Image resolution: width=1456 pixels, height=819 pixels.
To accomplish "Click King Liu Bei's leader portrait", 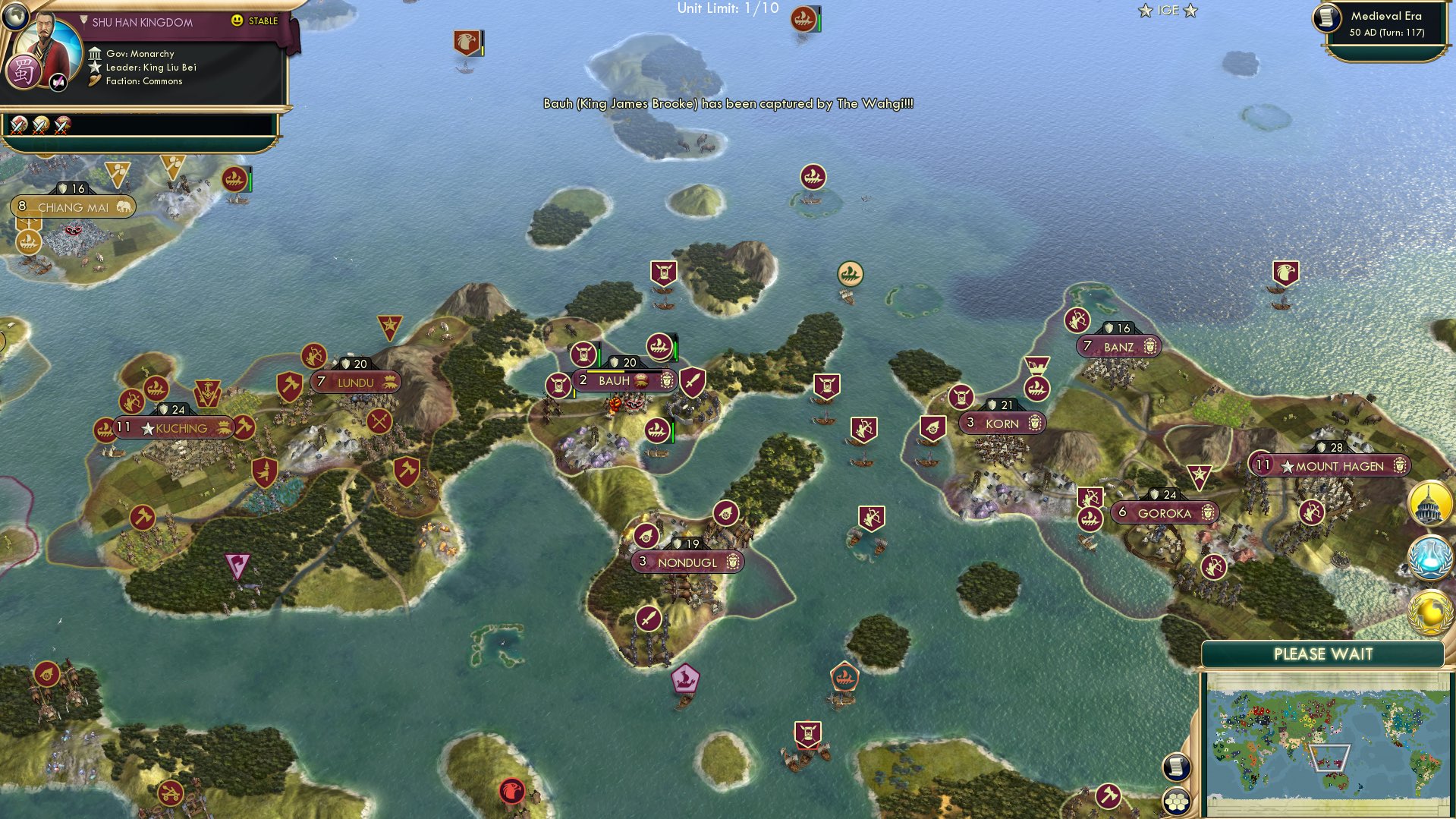I will [x=47, y=39].
